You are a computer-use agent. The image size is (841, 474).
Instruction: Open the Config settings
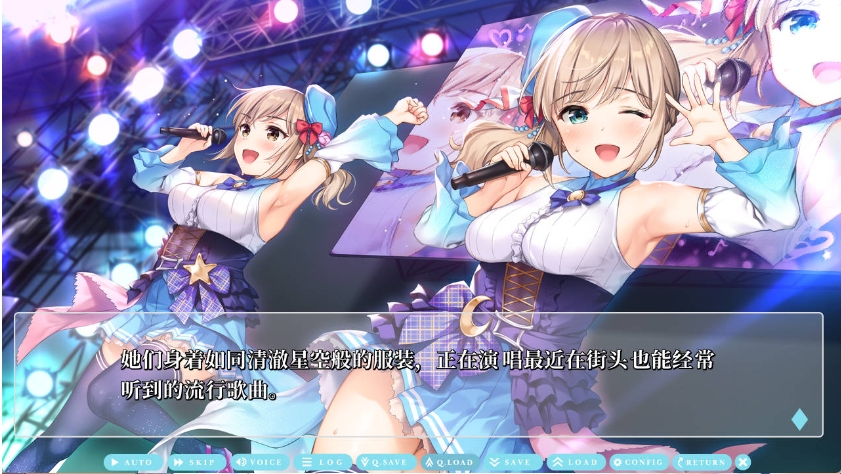click(x=638, y=462)
